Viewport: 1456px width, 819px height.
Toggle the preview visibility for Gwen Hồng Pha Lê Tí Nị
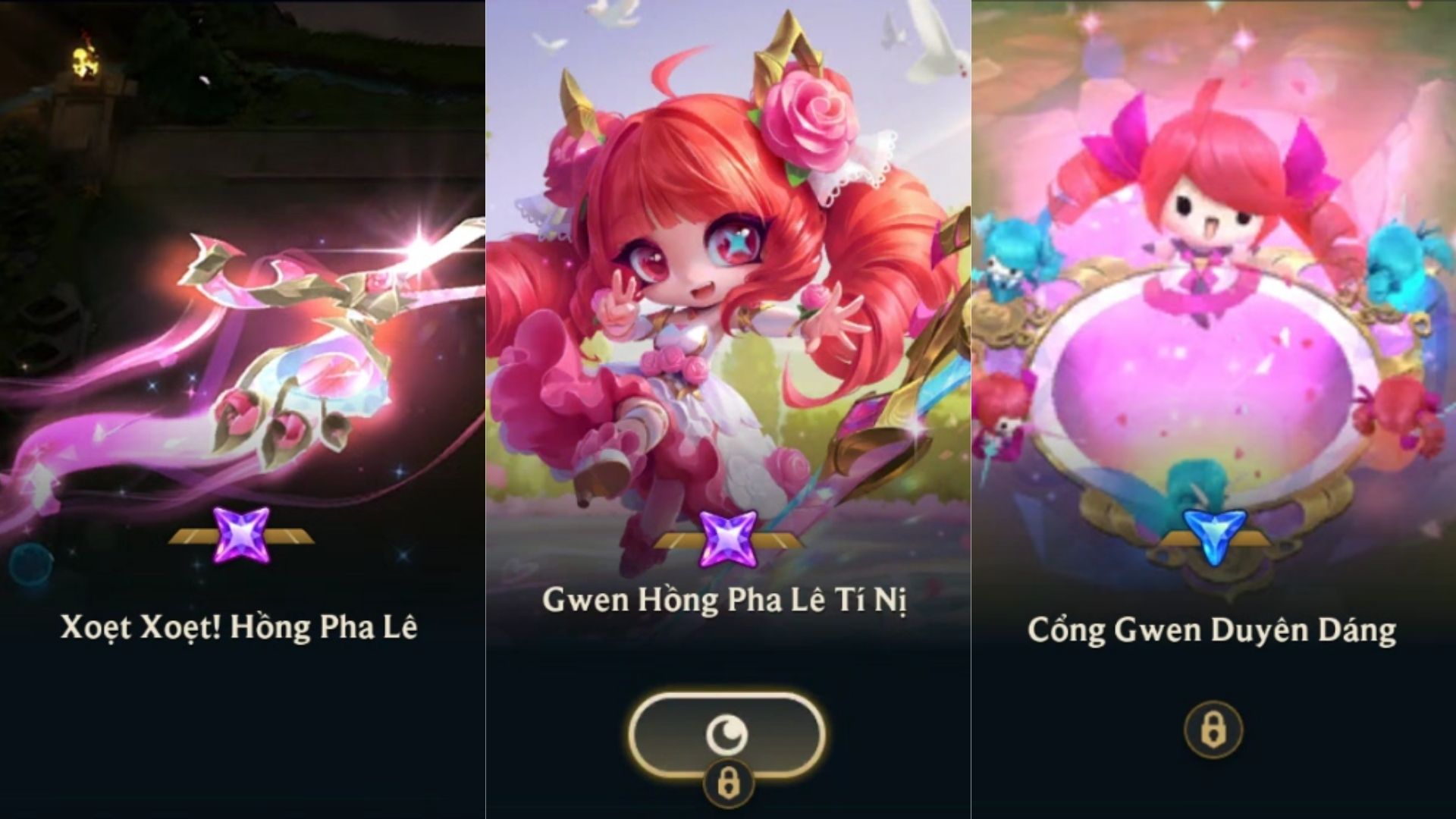point(728,731)
